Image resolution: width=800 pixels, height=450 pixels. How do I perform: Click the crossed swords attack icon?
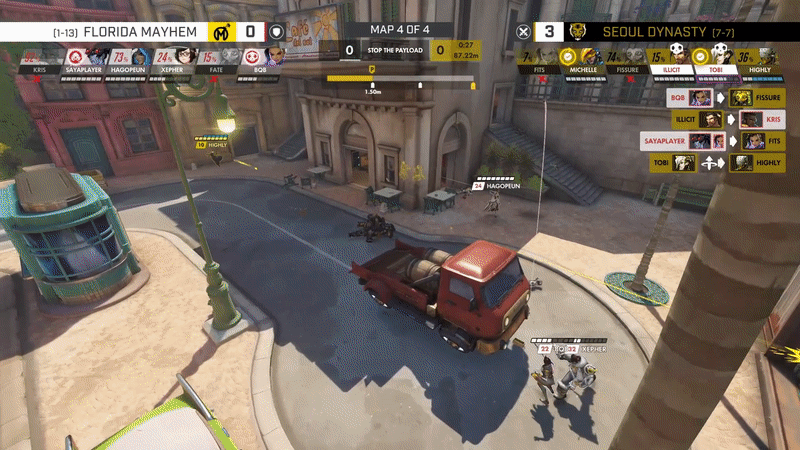point(523,31)
